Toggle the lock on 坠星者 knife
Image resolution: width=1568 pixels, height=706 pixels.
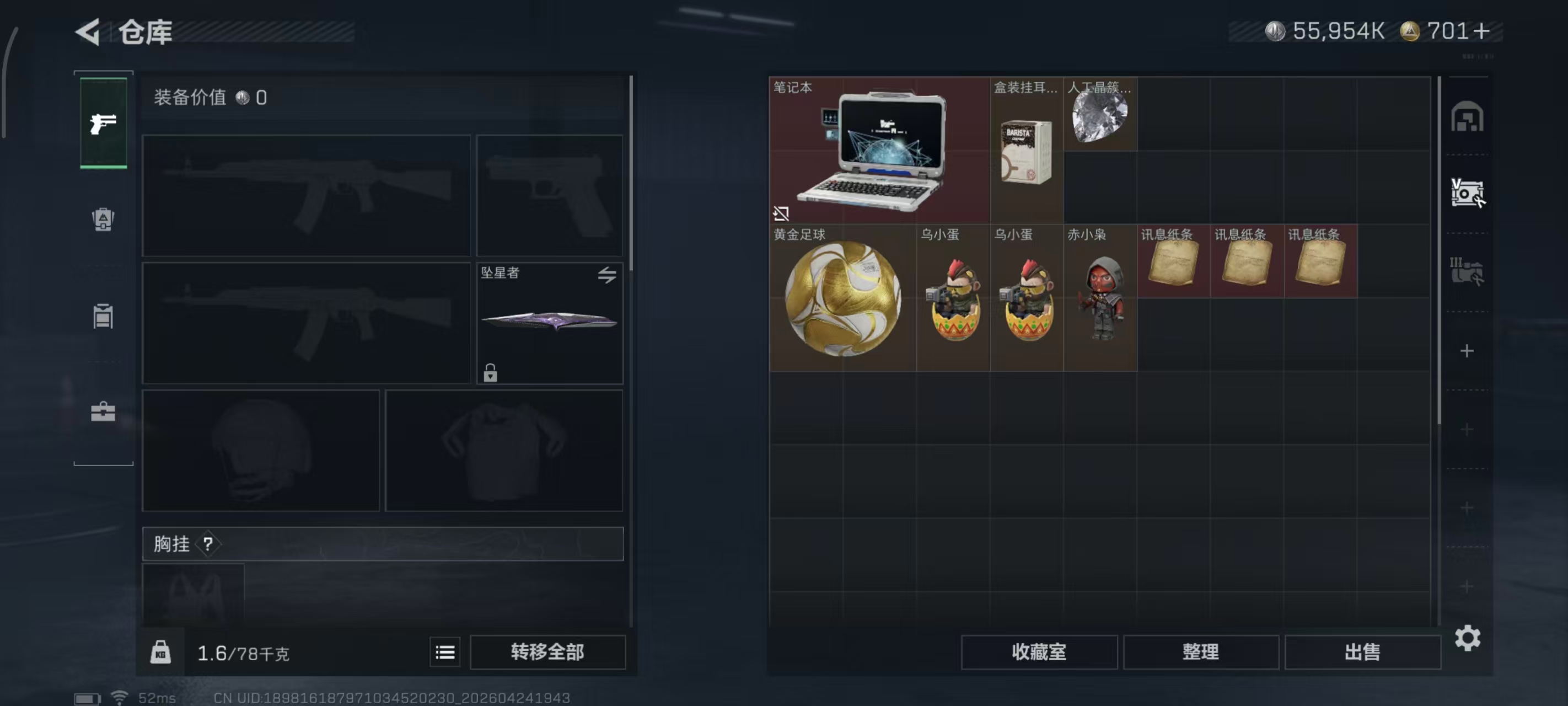pyautogui.click(x=491, y=373)
